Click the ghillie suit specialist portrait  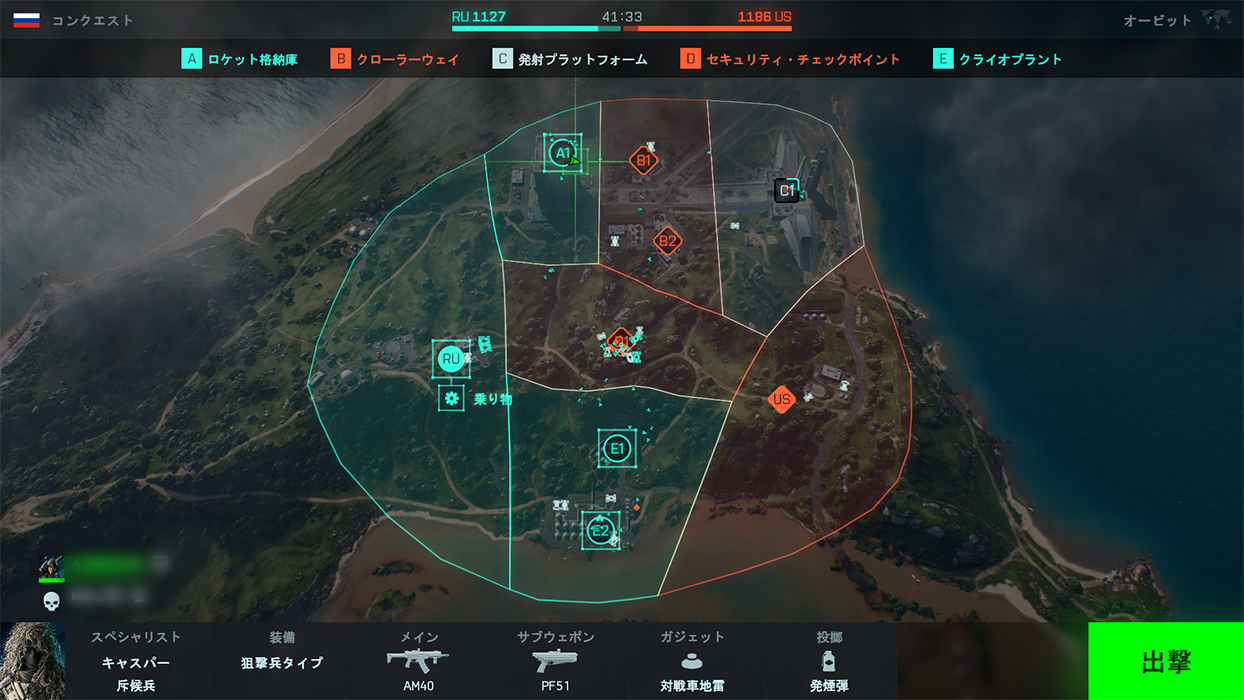pyautogui.click(x=33, y=661)
